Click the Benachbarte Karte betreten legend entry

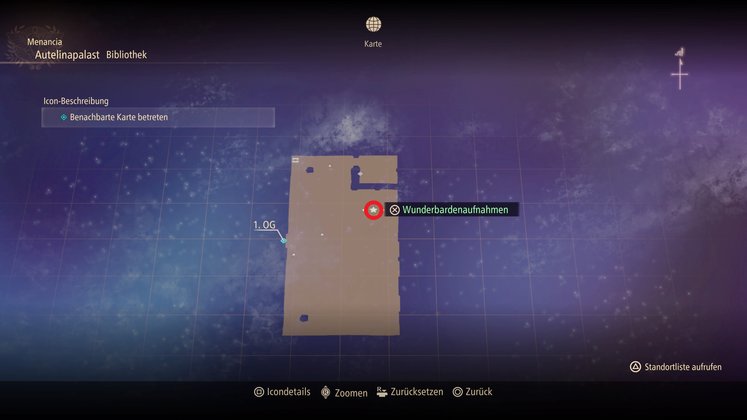tap(158, 118)
